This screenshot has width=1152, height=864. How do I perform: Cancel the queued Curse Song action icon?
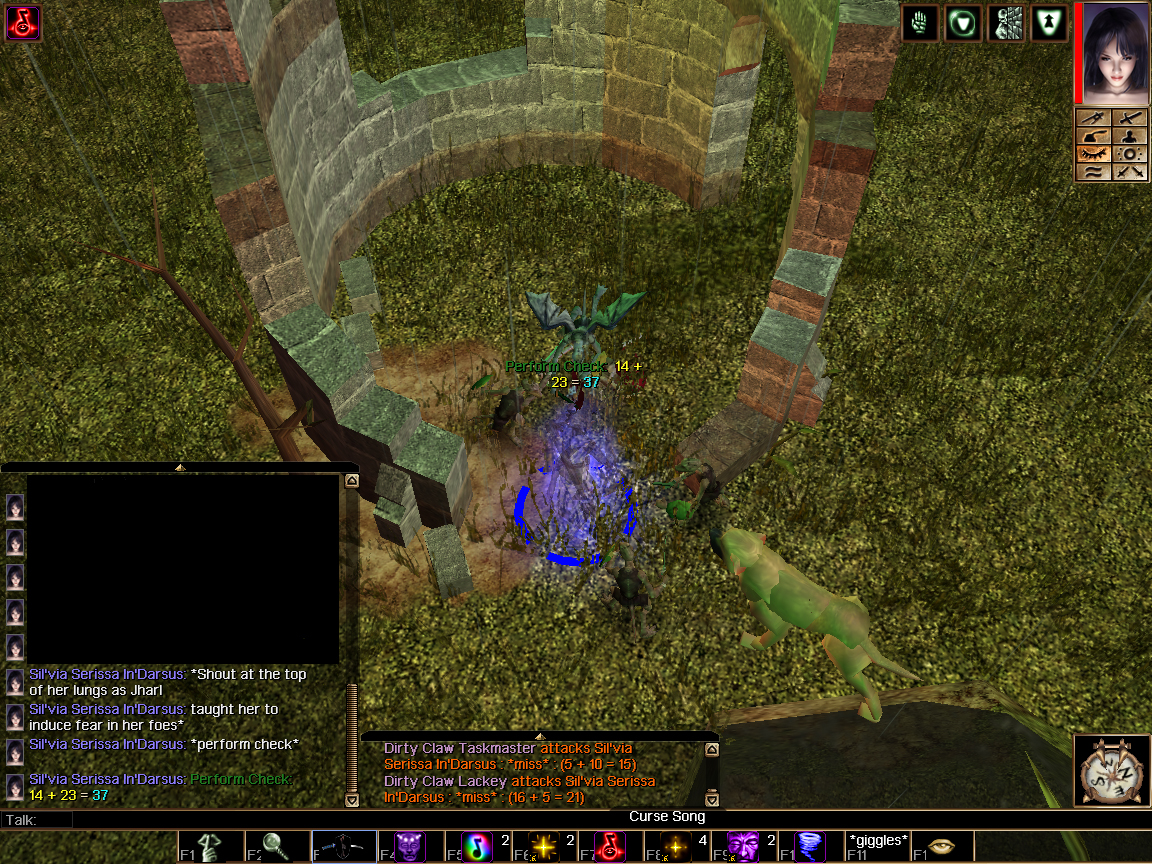(23, 22)
